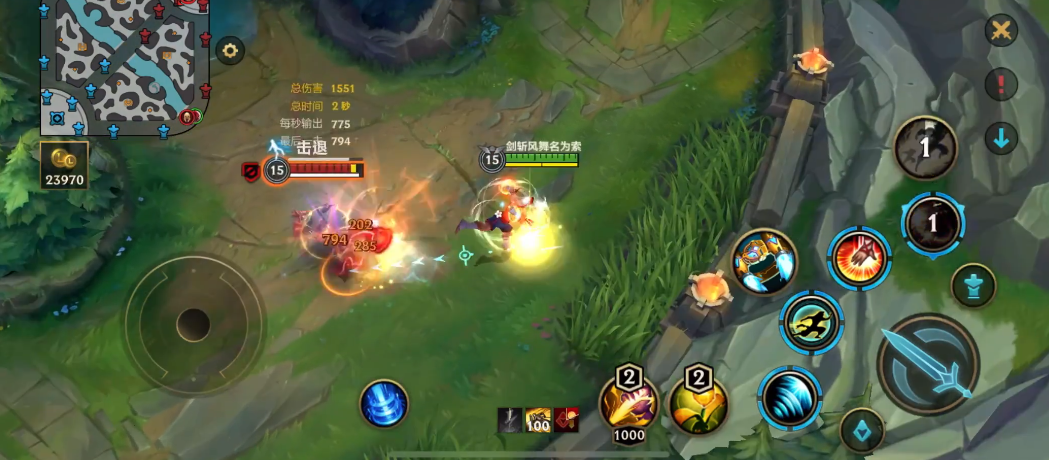This screenshot has width=1049, height=460.
Task: Use the dashing figure ability
Action: [811, 322]
